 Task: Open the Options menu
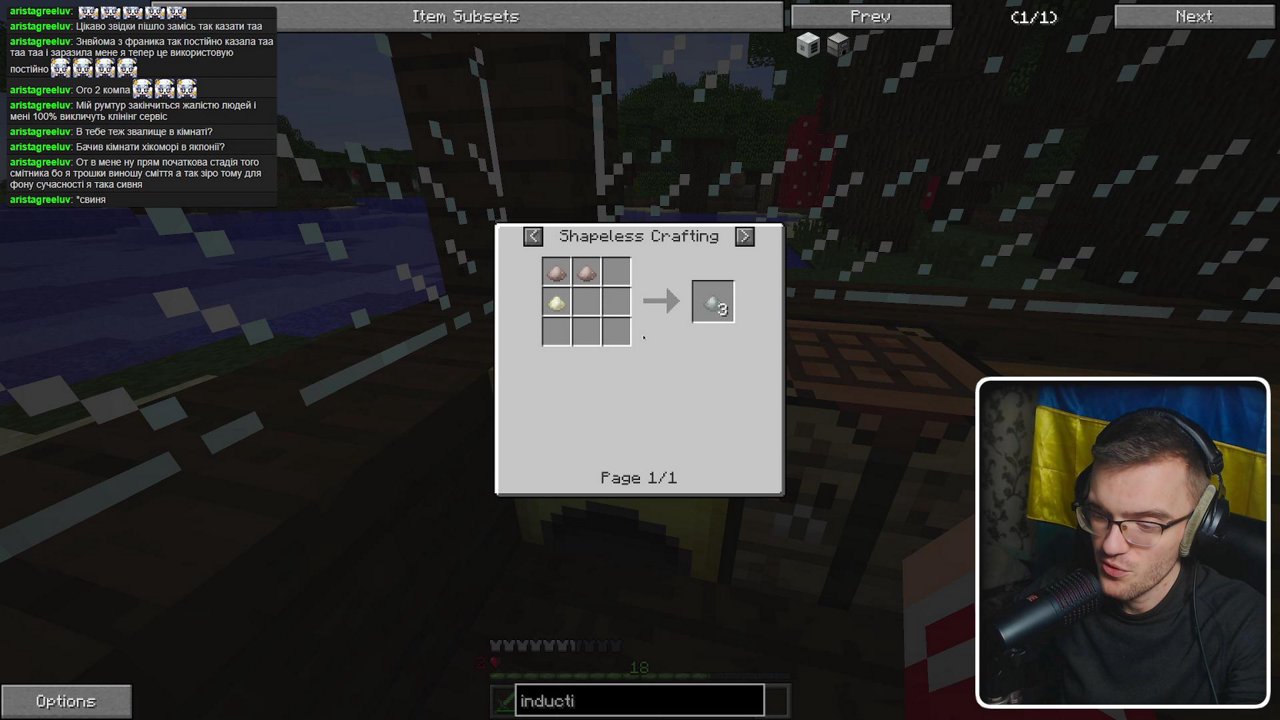pyautogui.click(x=65, y=700)
